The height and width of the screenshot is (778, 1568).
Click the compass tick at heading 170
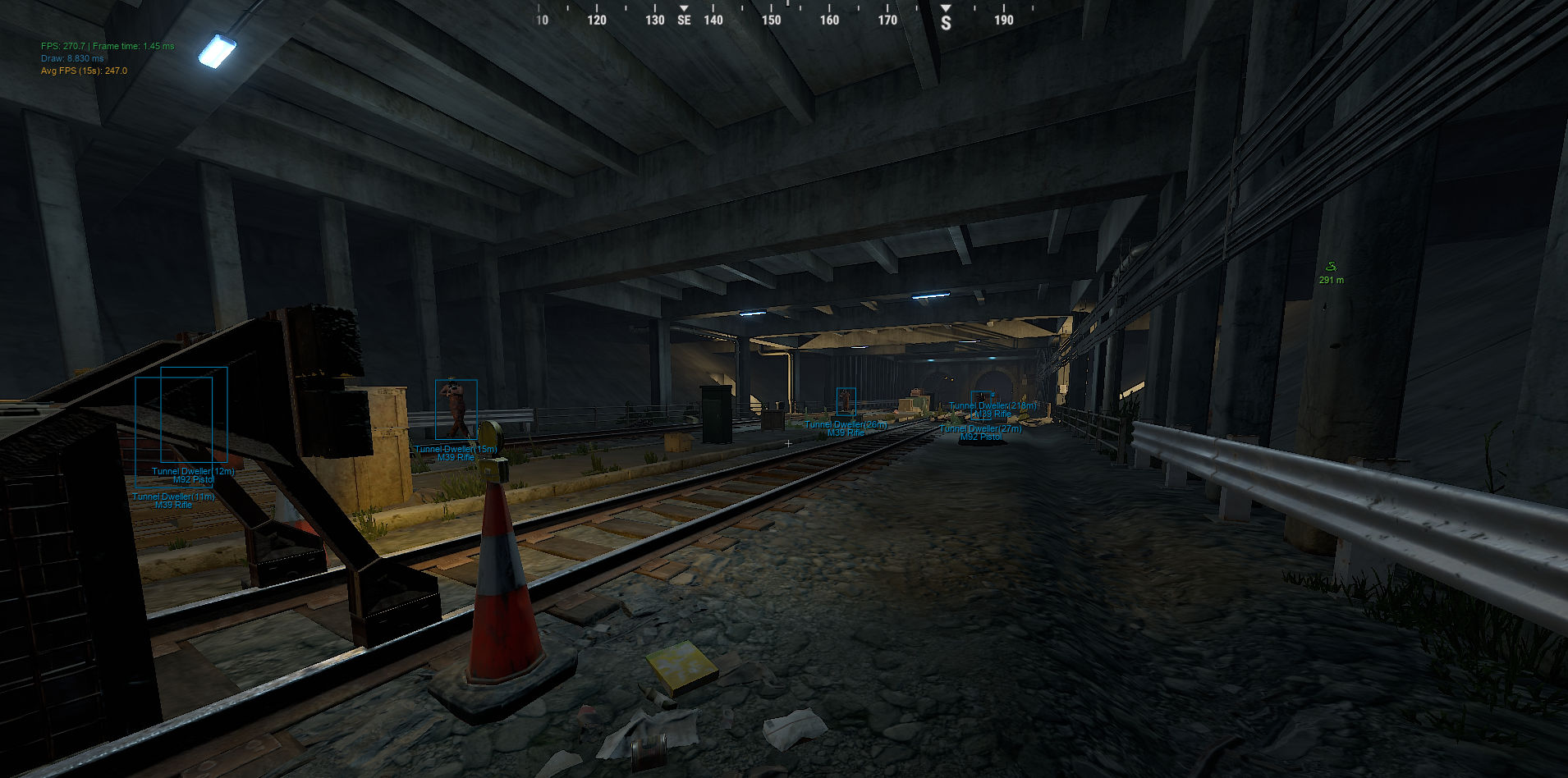pyautogui.click(x=886, y=20)
